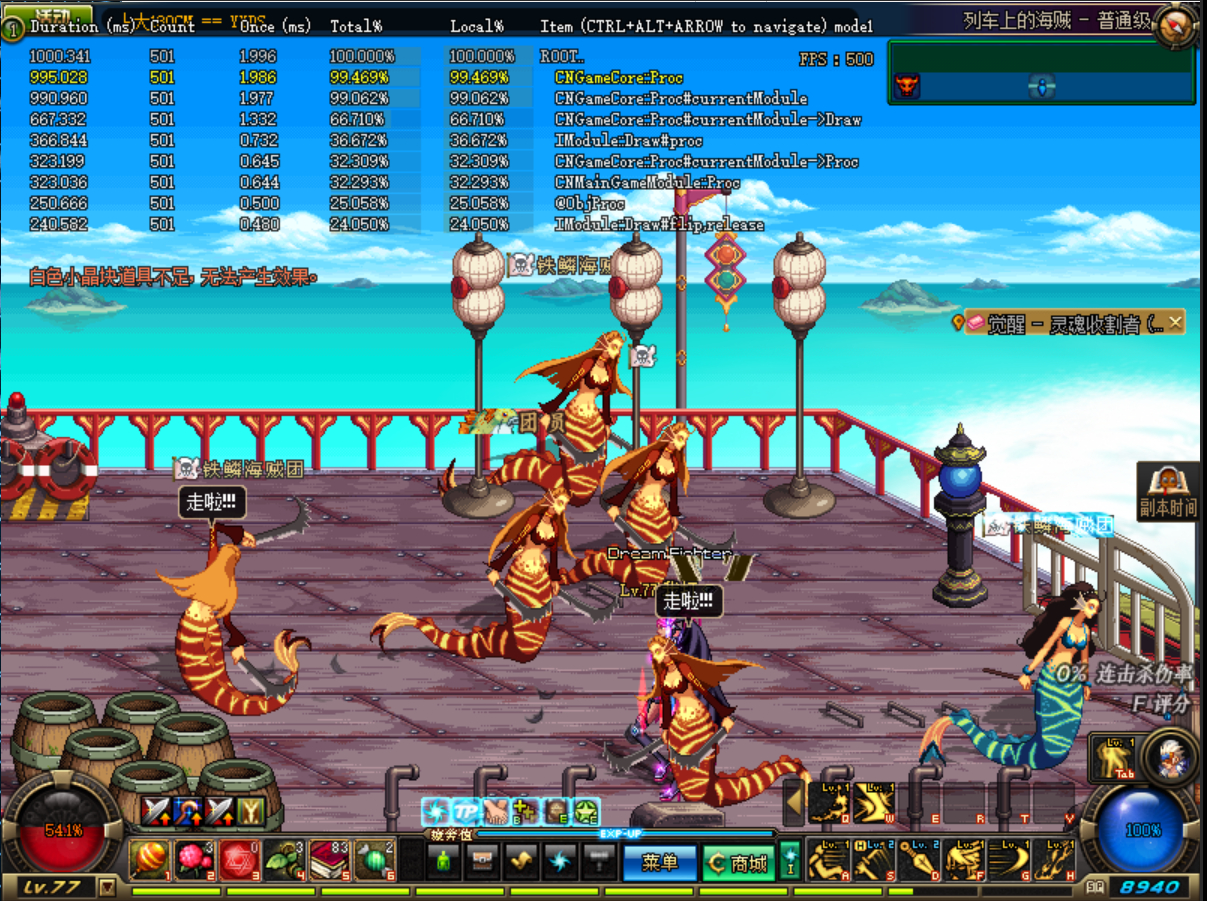Image resolution: width=1207 pixels, height=901 pixels.
Task: Activate the skill on hotkey Q
Action: [x=829, y=803]
